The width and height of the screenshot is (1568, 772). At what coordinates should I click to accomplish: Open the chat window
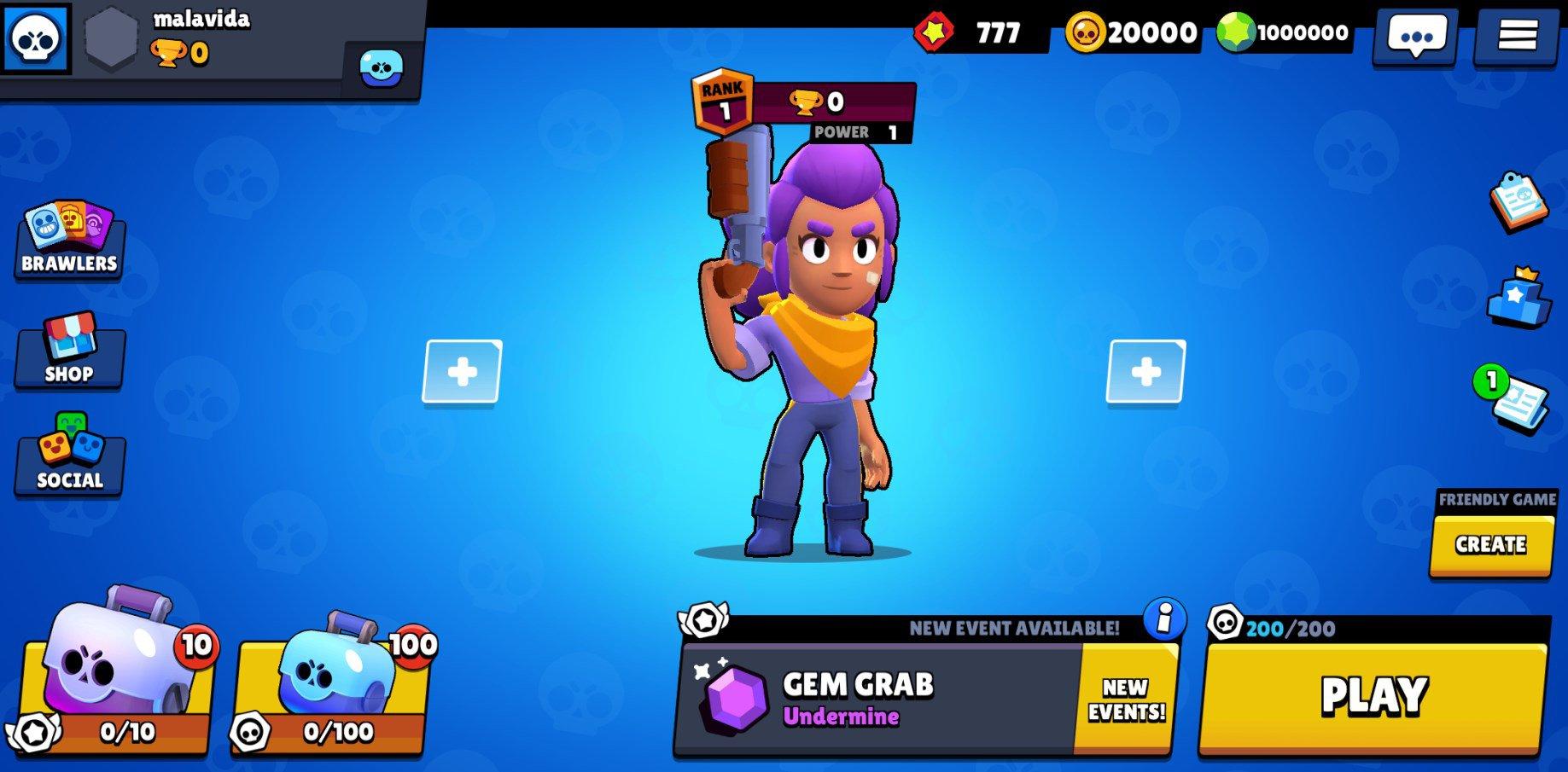1414,36
